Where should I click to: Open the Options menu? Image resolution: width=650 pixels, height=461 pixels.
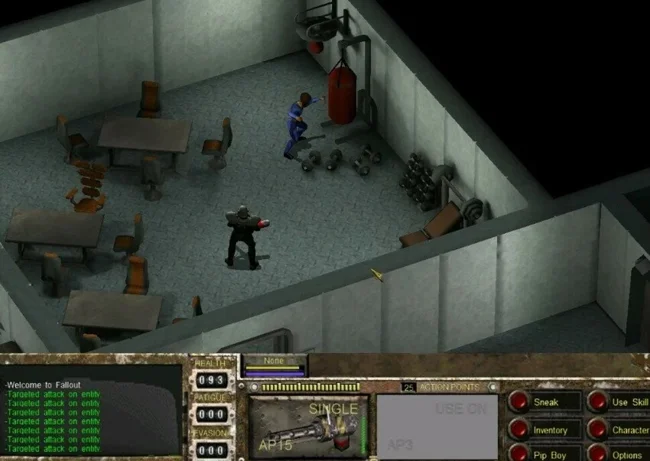[x=628, y=454]
